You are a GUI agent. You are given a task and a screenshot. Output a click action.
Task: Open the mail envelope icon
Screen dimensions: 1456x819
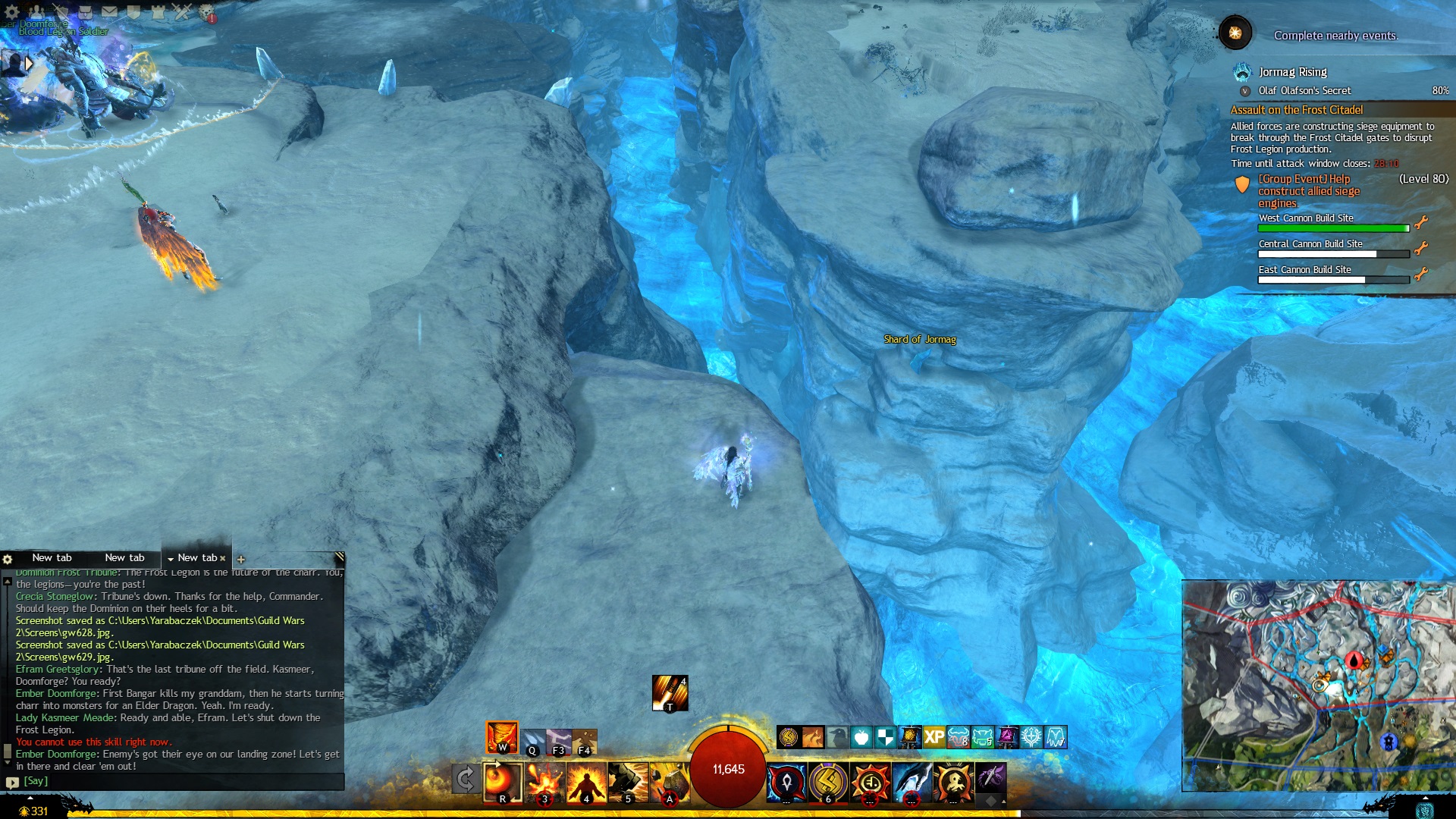[109, 11]
